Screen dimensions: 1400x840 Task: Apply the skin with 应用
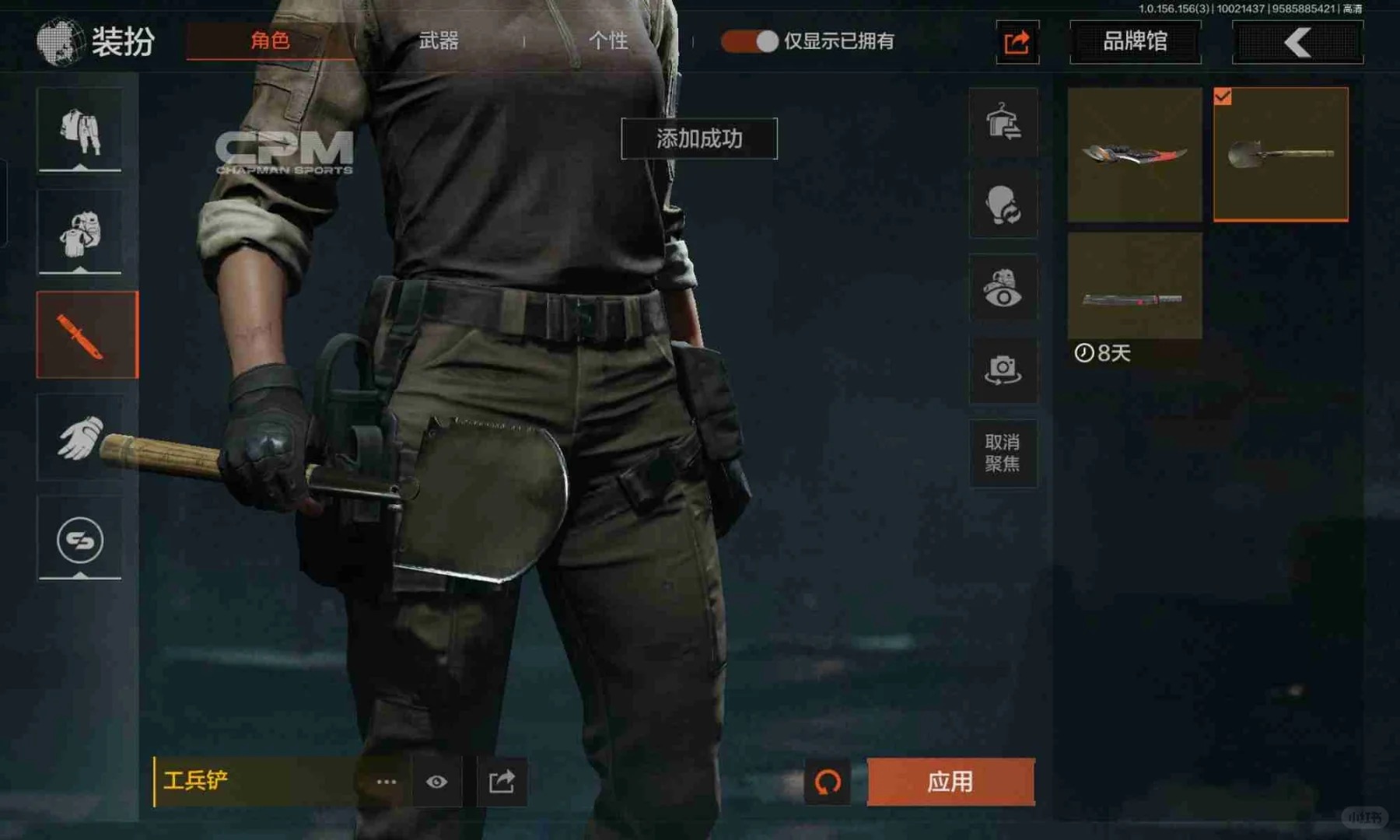[950, 782]
